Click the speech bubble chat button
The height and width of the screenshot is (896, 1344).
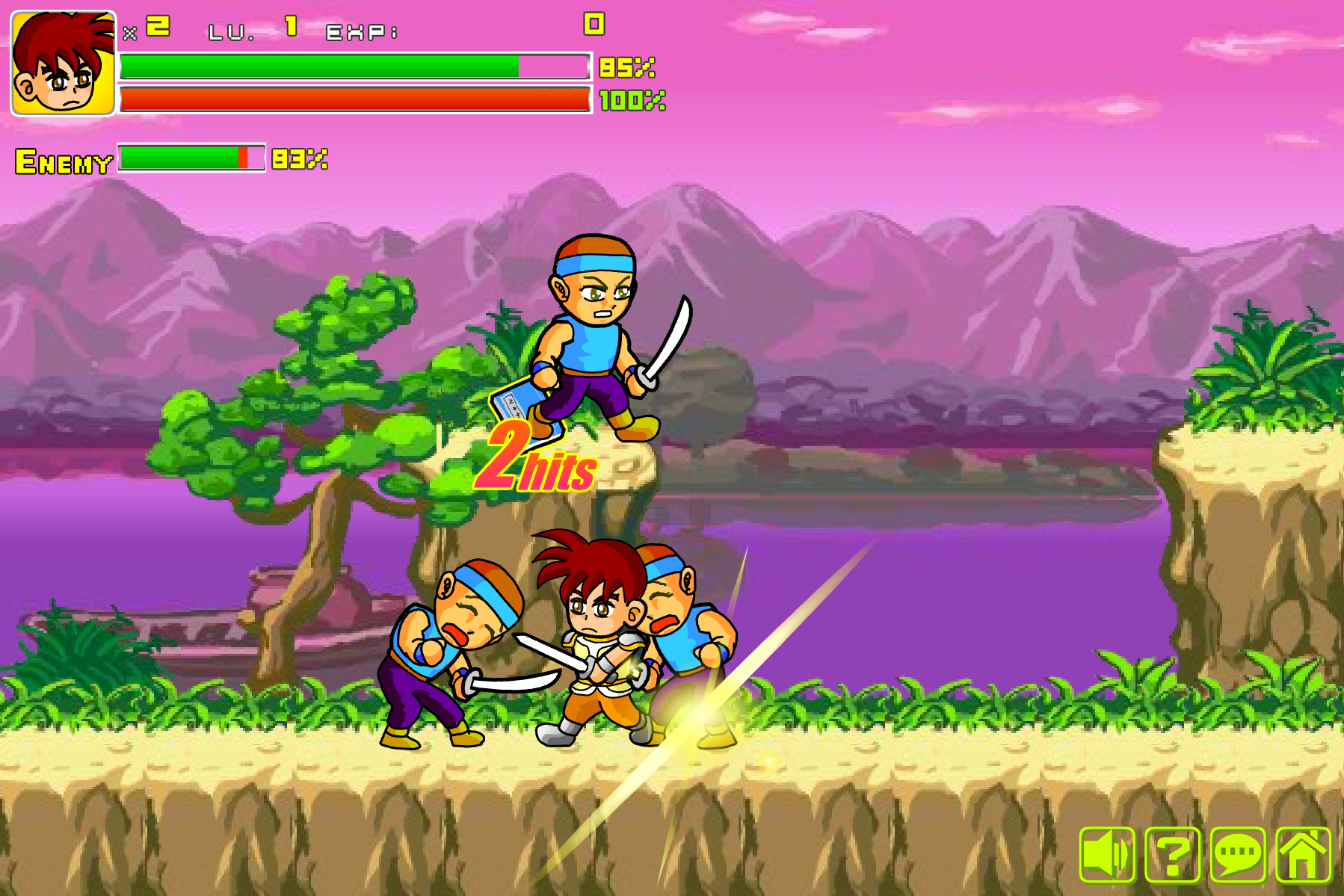(x=1237, y=854)
